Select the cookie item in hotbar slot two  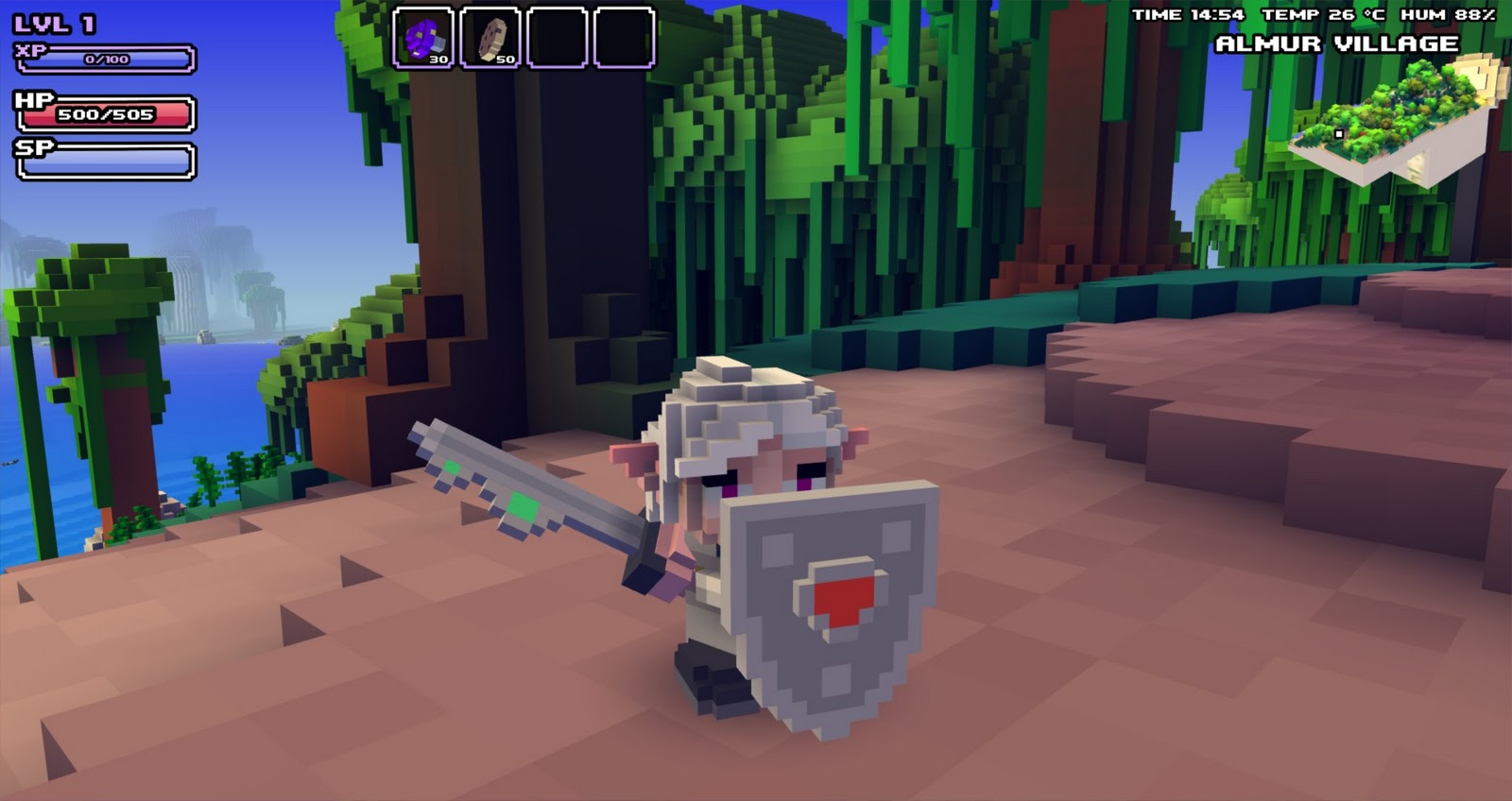point(489,38)
